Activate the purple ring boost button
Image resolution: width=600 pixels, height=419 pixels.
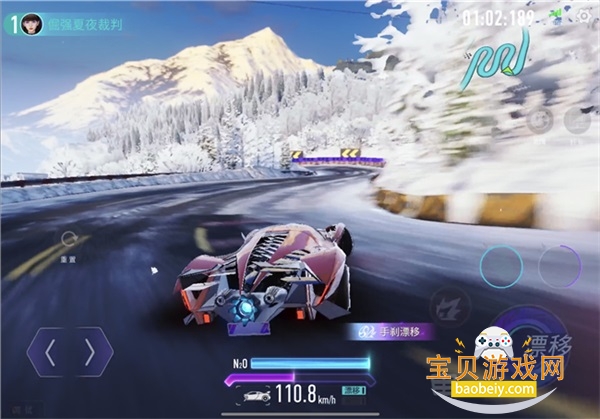coord(558,265)
